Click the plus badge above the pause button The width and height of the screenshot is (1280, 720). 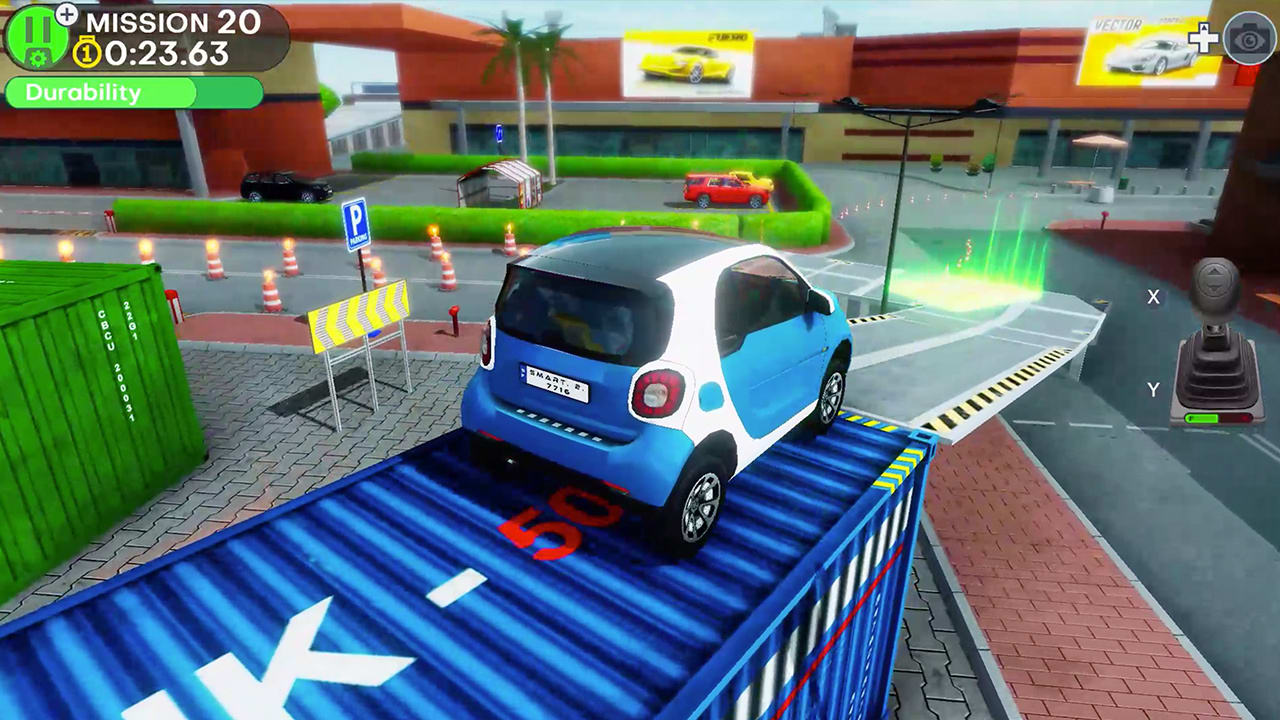click(x=66, y=15)
